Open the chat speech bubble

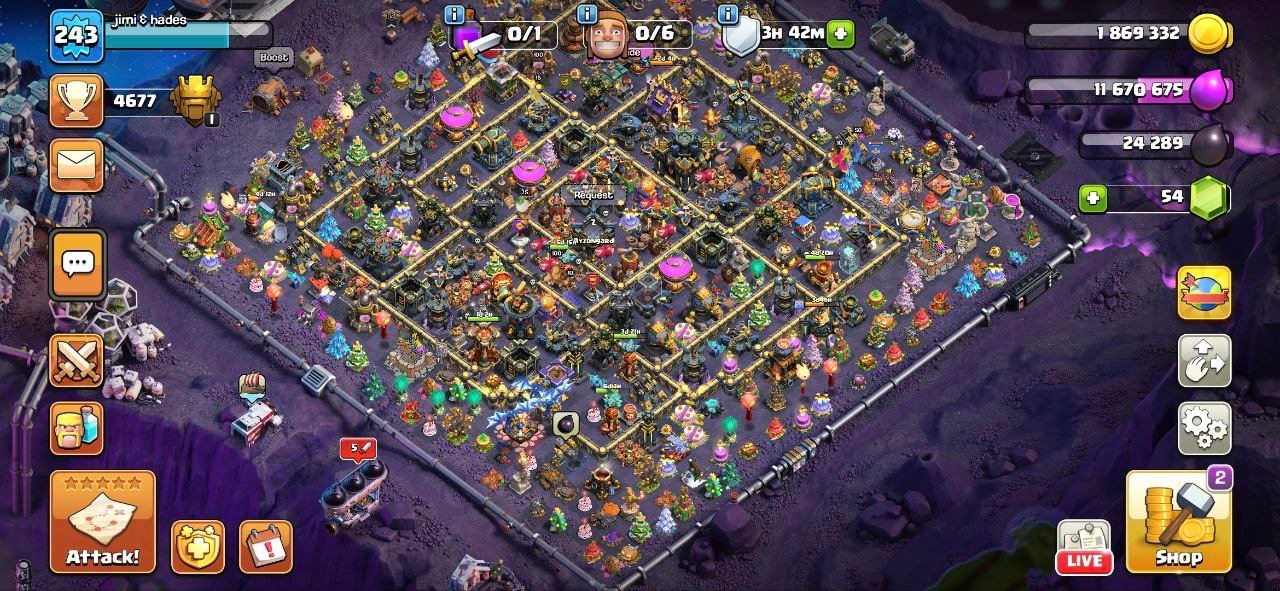point(77,264)
